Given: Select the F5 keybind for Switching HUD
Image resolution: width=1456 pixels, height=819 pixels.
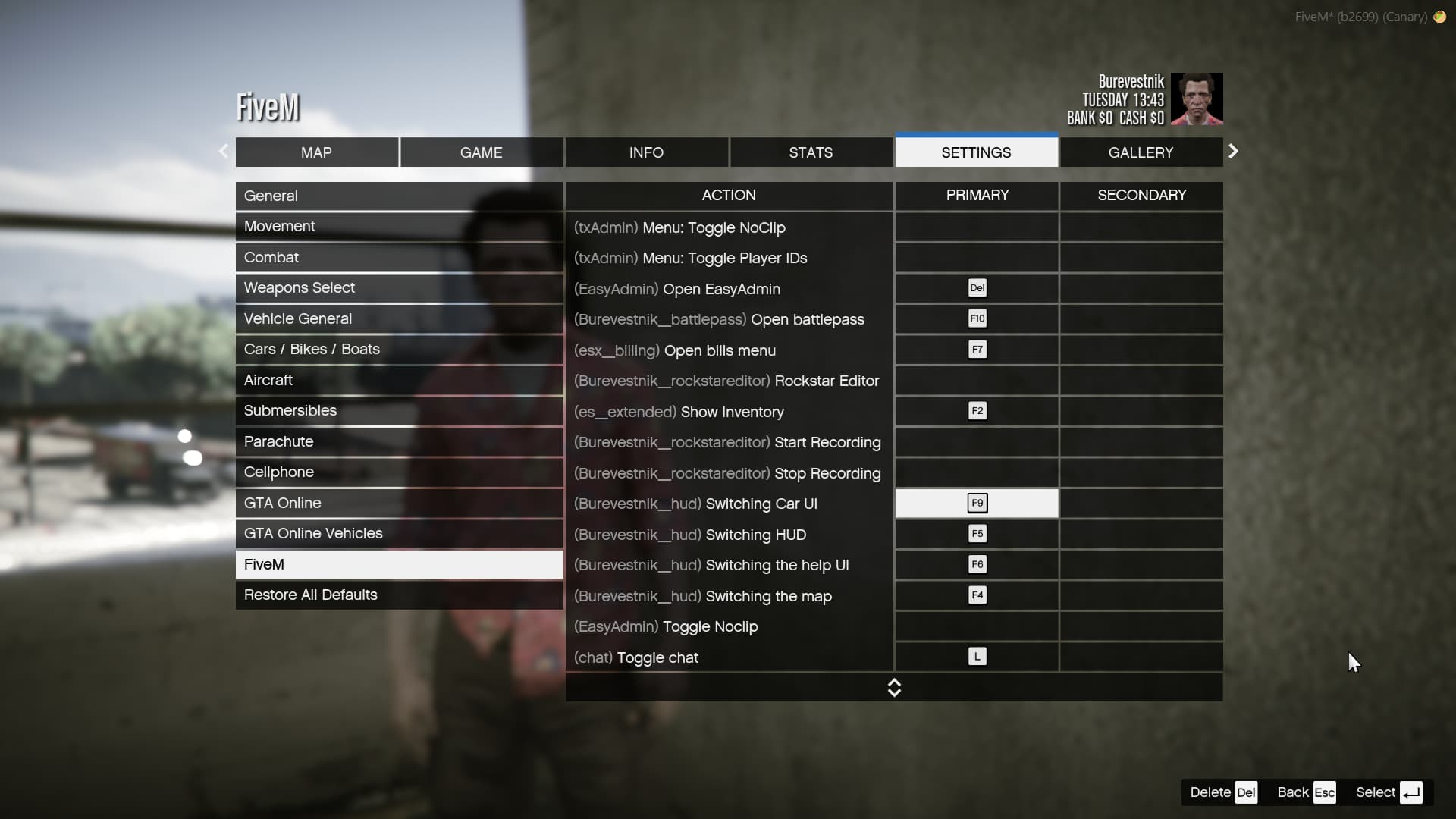Looking at the screenshot, I should click(x=977, y=534).
